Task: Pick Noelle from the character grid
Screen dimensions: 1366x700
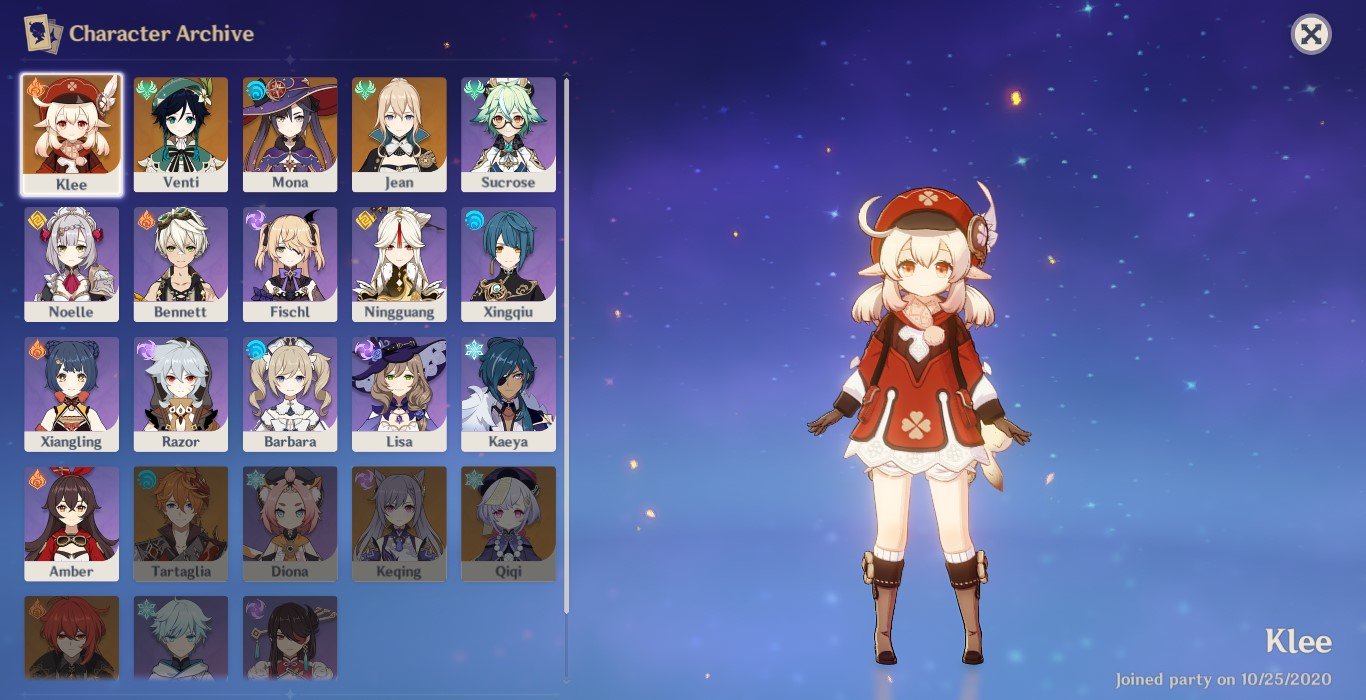Action: [x=72, y=264]
